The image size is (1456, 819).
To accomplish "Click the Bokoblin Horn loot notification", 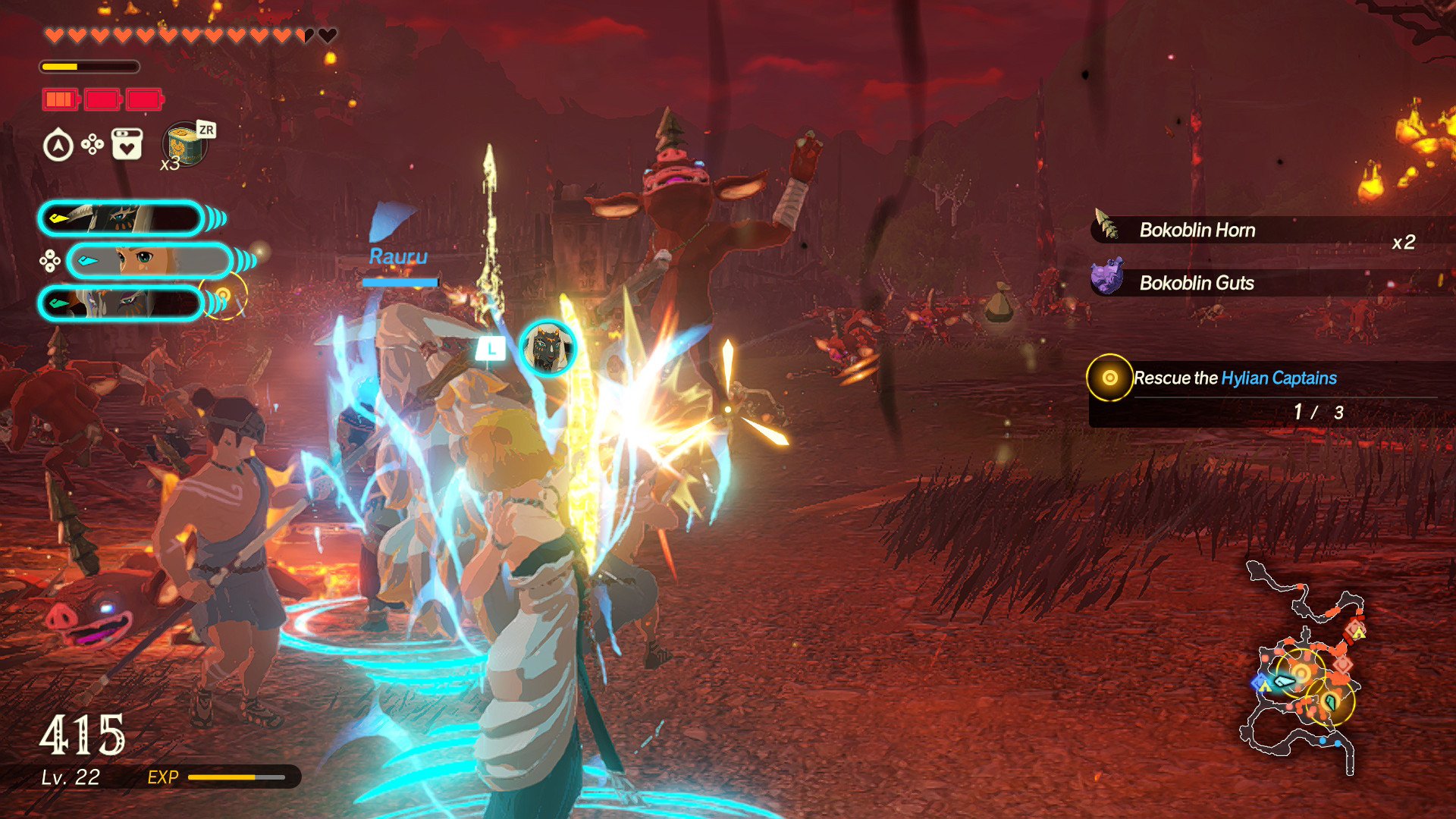I will pos(1197,230).
